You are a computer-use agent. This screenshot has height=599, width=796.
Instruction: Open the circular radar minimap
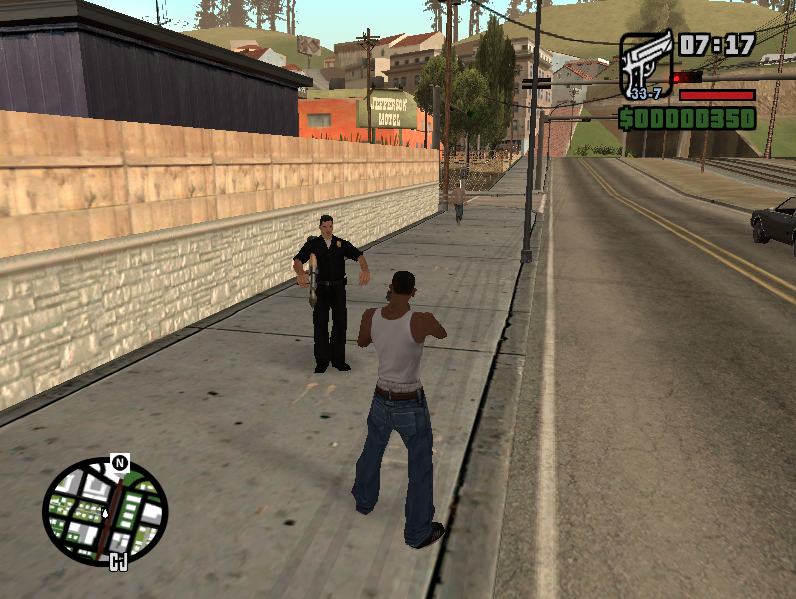click(105, 511)
